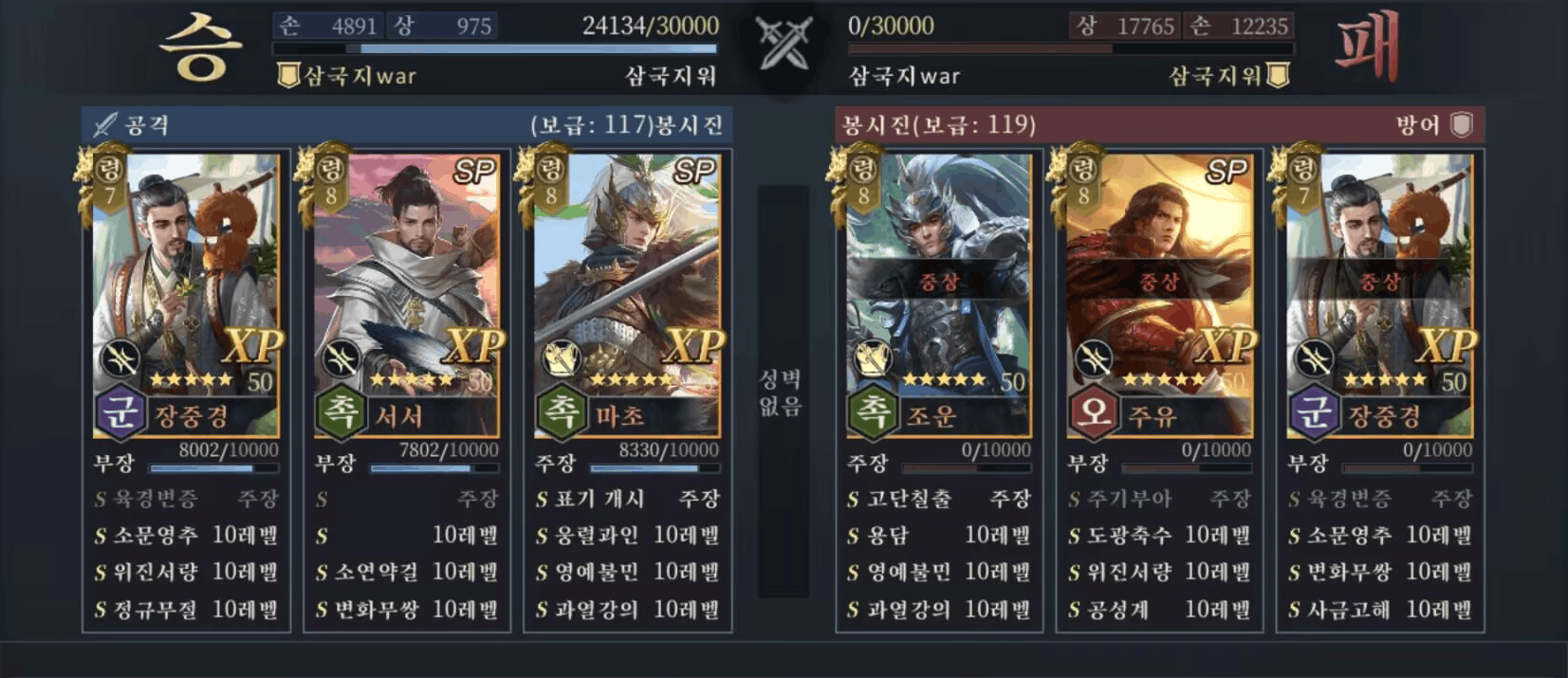Click the 주기부아 skill row
The image size is (1568, 678).
[1158, 500]
